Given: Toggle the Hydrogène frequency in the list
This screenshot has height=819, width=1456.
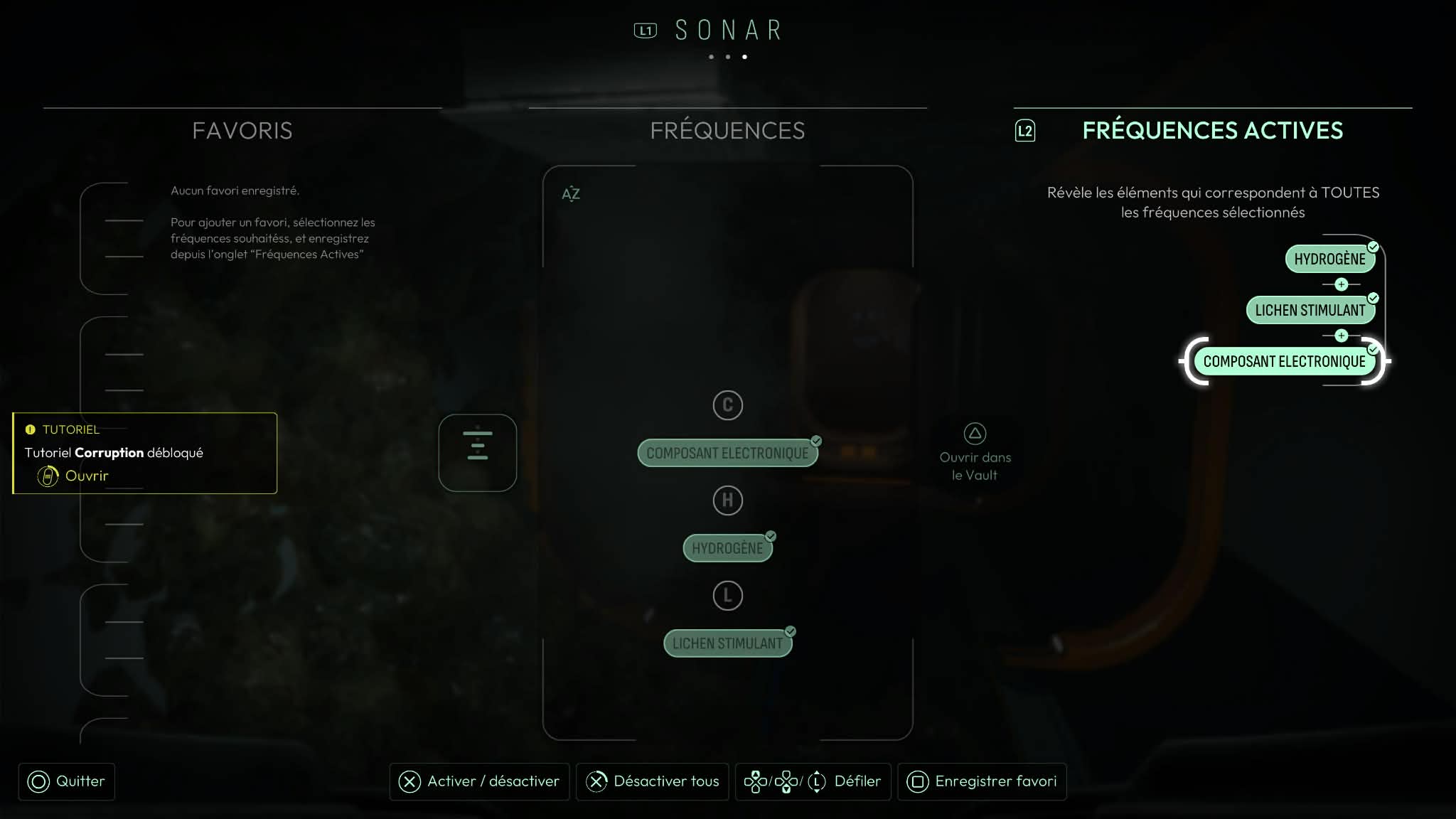Looking at the screenshot, I should [727, 548].
